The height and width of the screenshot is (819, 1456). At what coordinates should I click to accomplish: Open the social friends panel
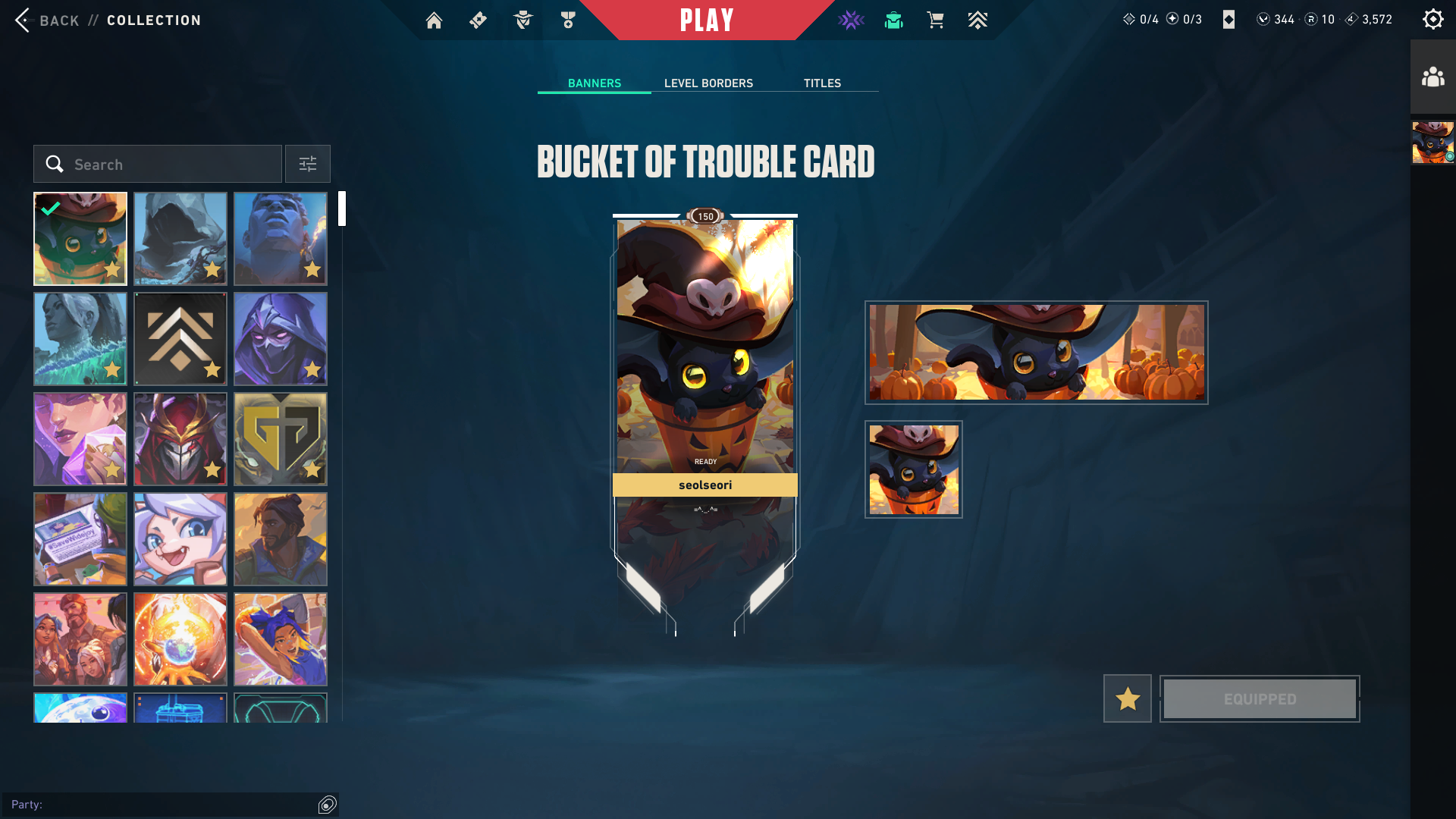[x=1432, y=77]
